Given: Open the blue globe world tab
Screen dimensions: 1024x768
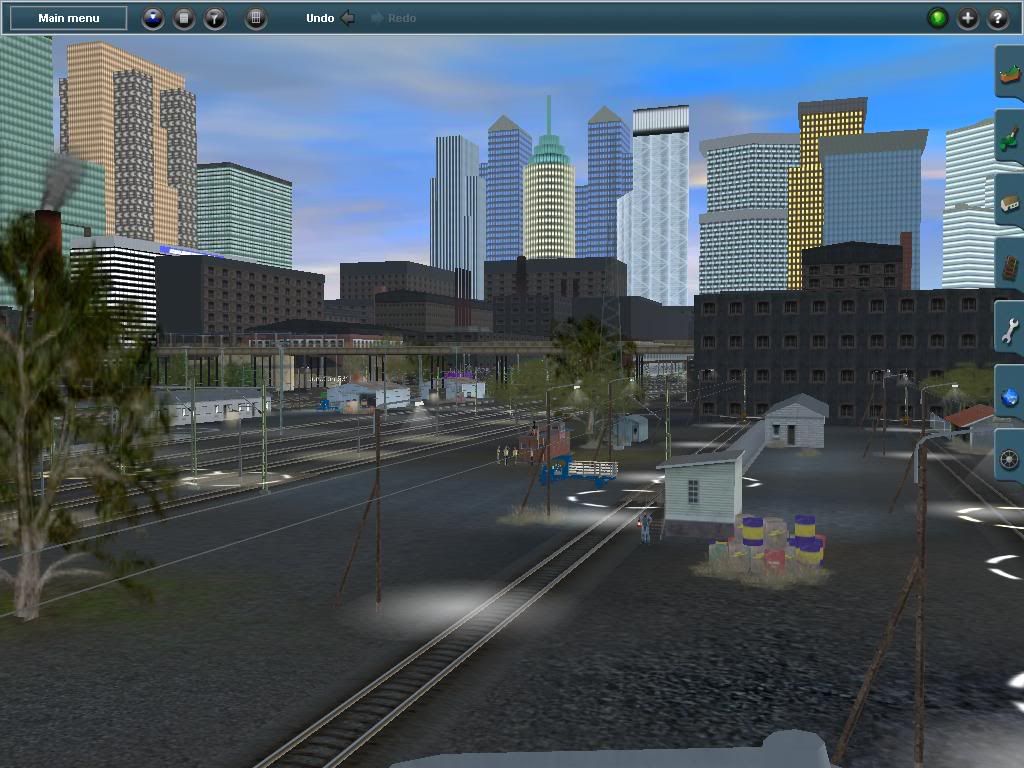Looking at the screenshot, I should (1009, 396).
